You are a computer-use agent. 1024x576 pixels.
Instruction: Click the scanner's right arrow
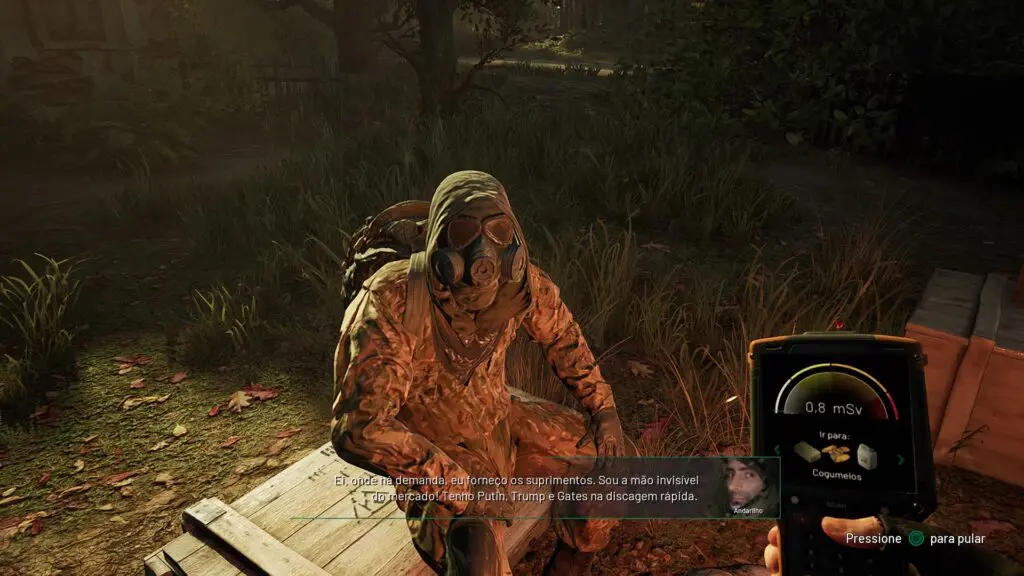899,459
